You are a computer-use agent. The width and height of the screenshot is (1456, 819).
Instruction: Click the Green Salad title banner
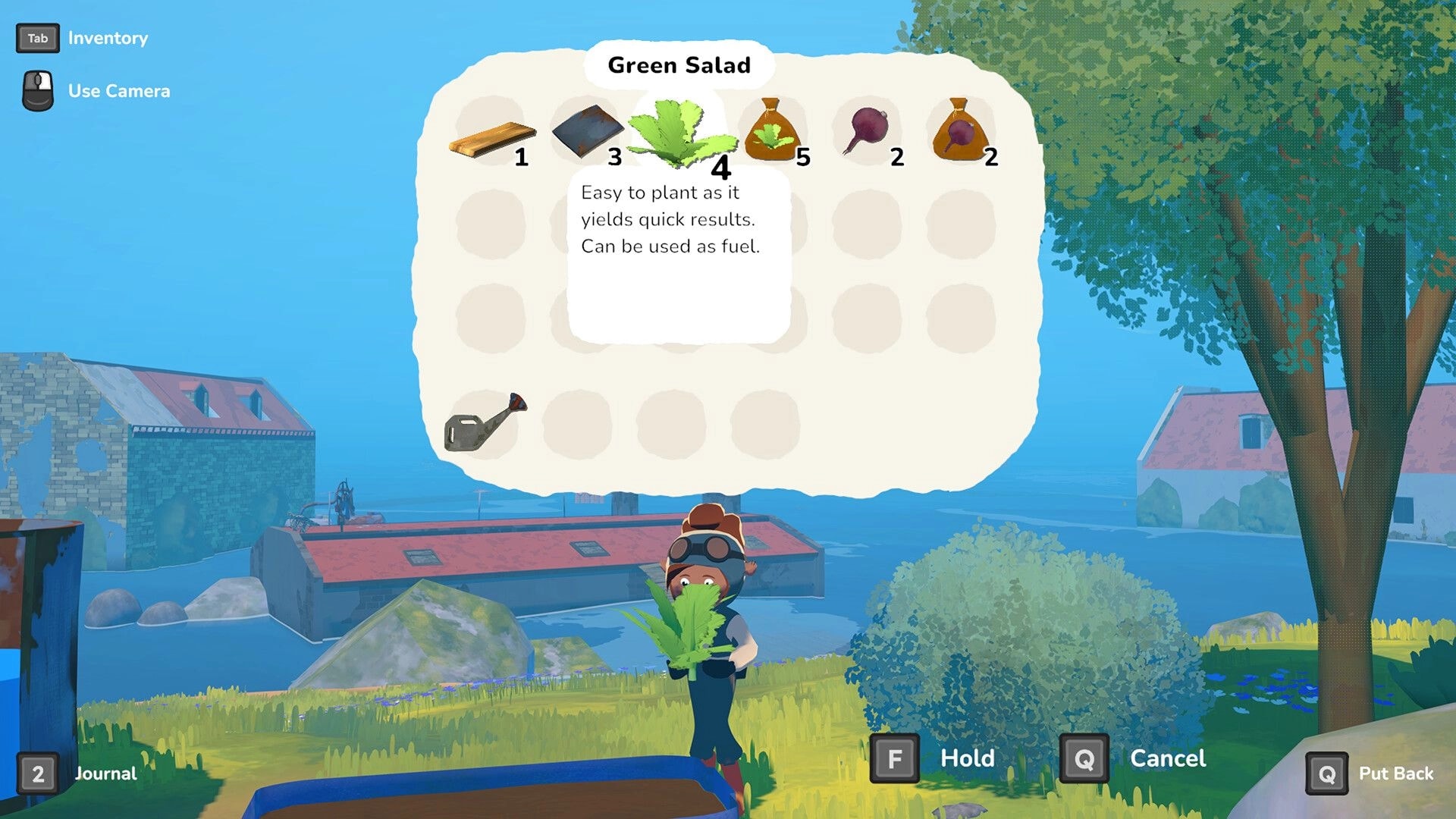click(679, 65)
